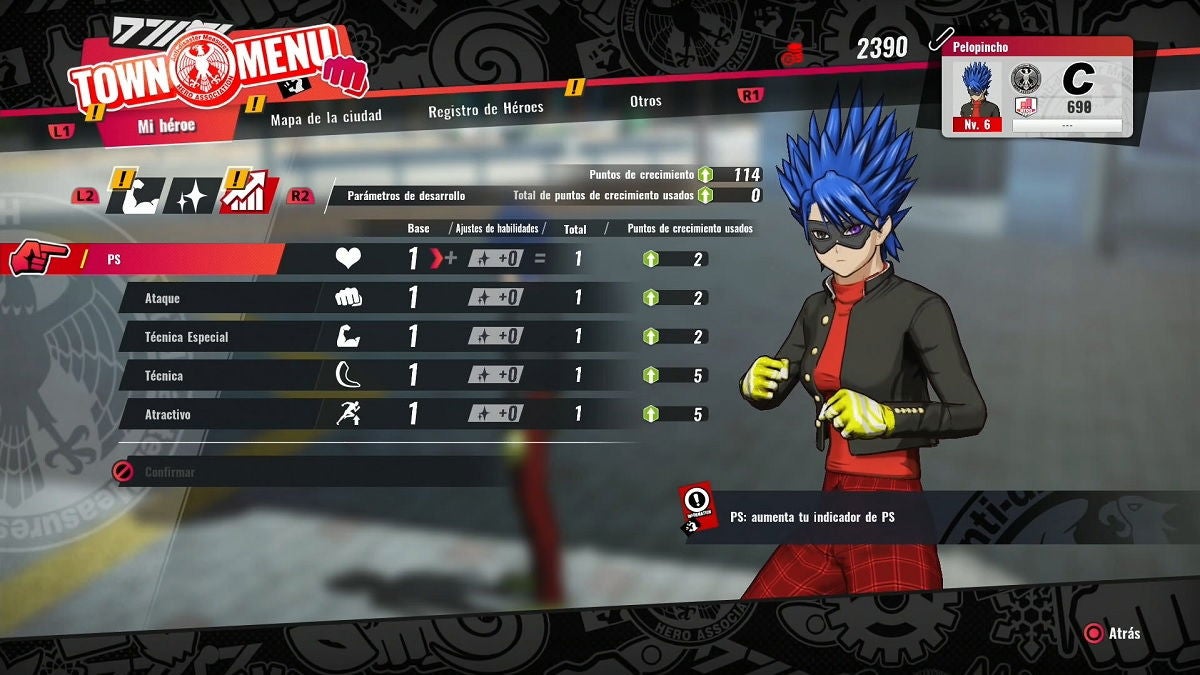Open the Pelopincho hero profile card
Screen dimensions: 1200x675
coord(1038,88)
